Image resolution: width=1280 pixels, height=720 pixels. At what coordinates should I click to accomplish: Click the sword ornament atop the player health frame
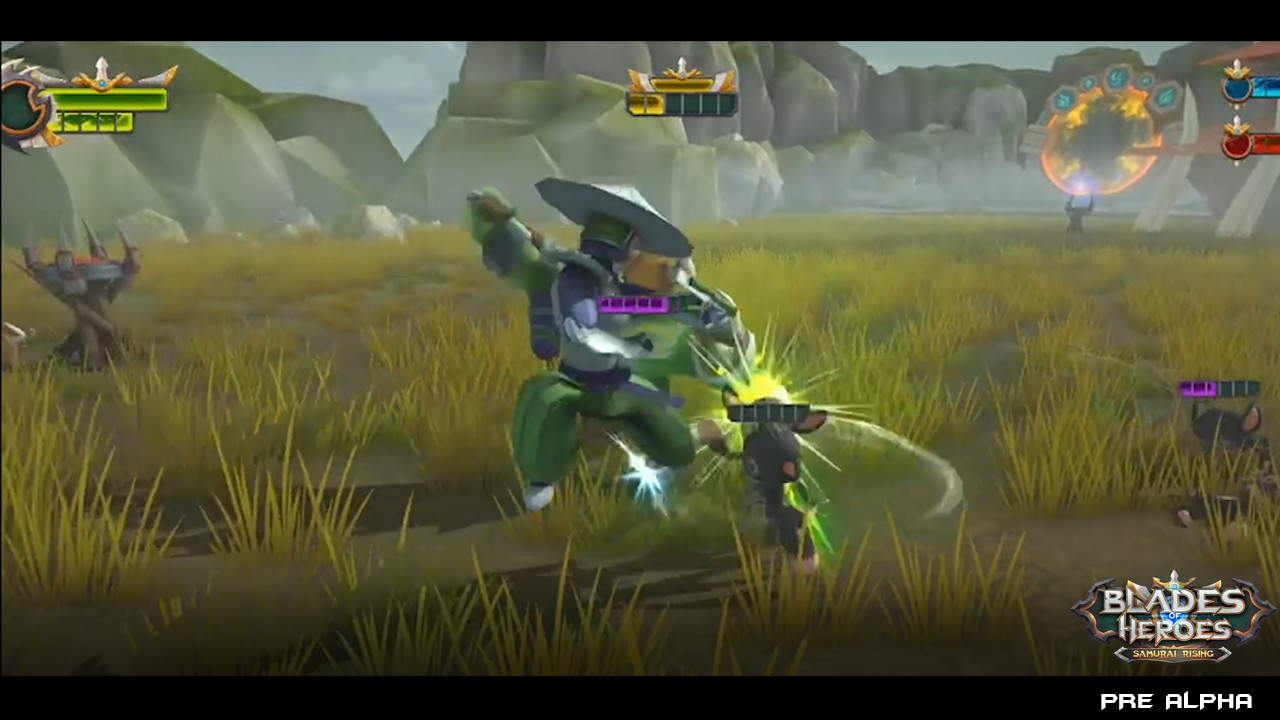[100, 68]
